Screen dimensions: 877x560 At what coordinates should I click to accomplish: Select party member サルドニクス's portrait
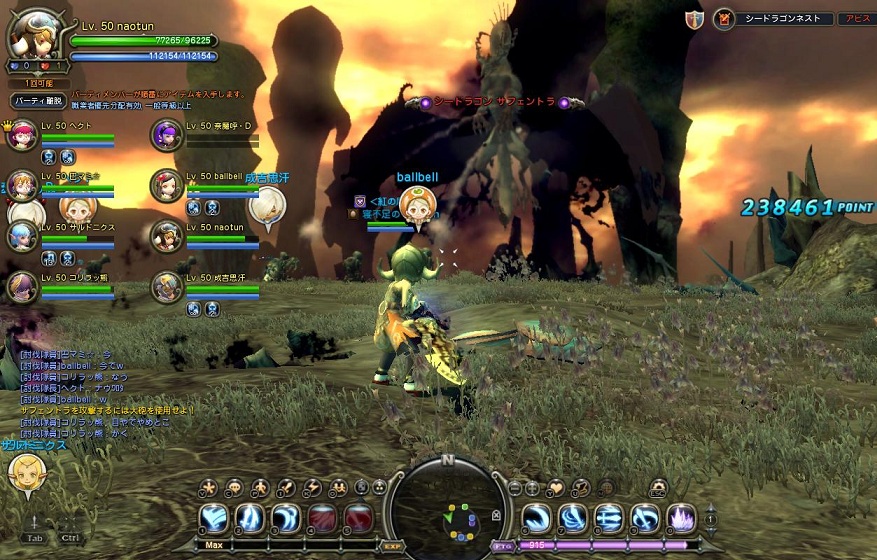coord(21,236)
